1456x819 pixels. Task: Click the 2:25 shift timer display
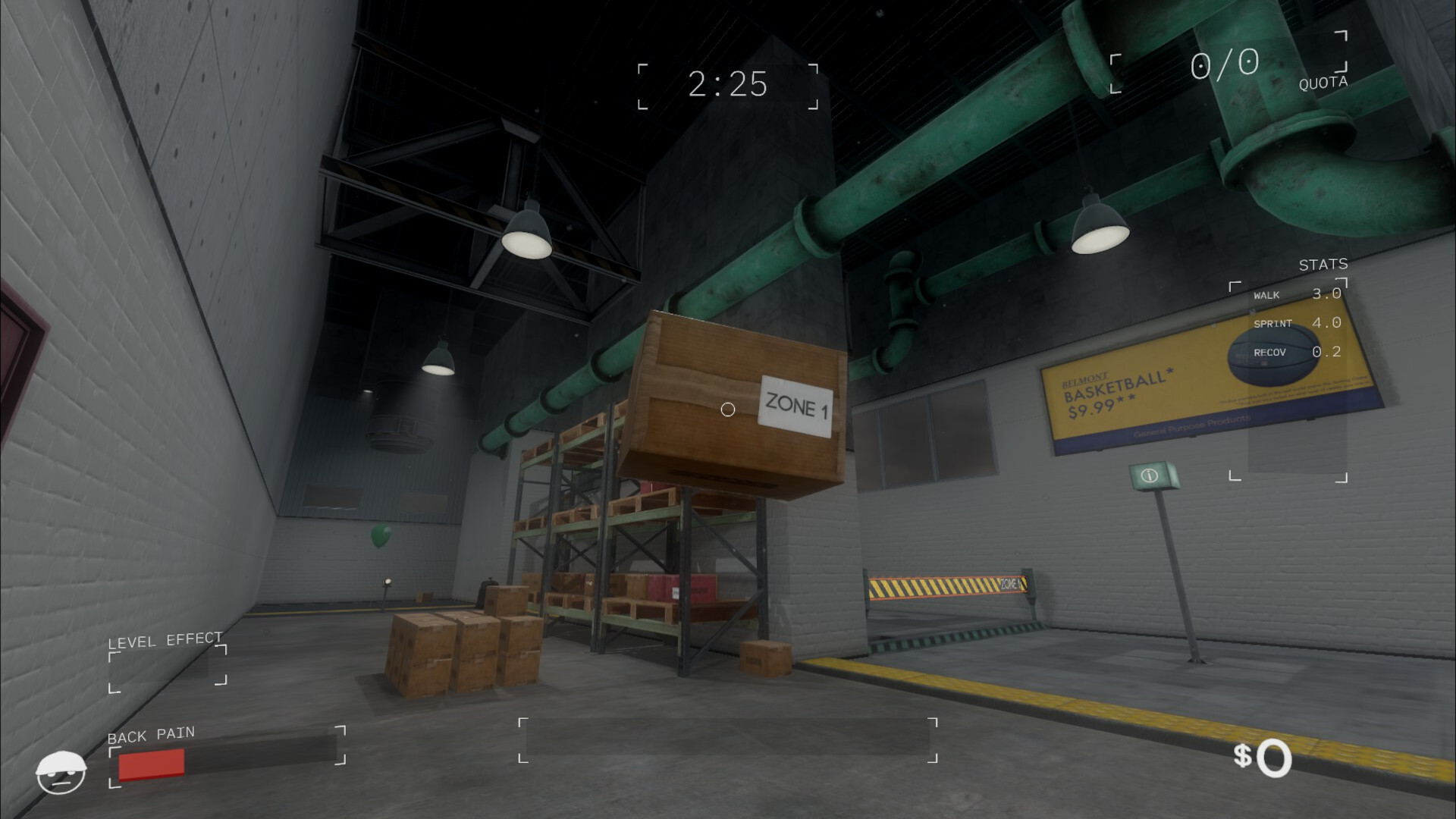[726, 84]
